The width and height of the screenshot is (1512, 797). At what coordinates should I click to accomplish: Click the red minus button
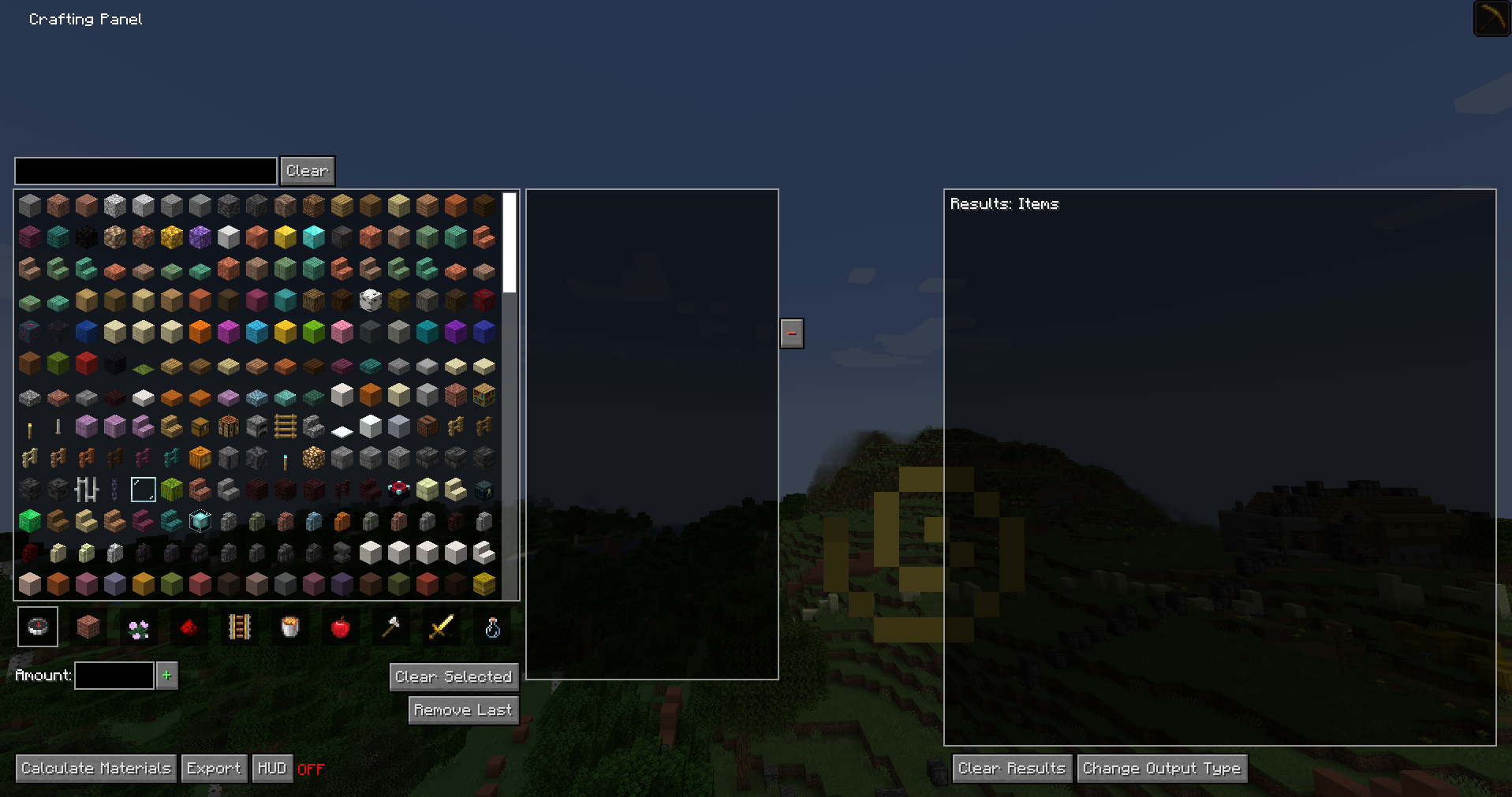[792, 333]
